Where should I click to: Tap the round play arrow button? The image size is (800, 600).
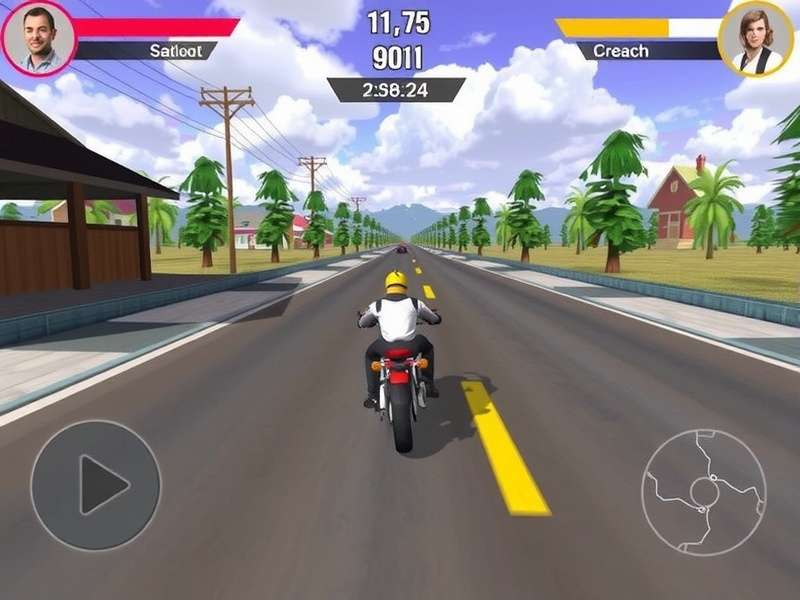coord(96,485)
